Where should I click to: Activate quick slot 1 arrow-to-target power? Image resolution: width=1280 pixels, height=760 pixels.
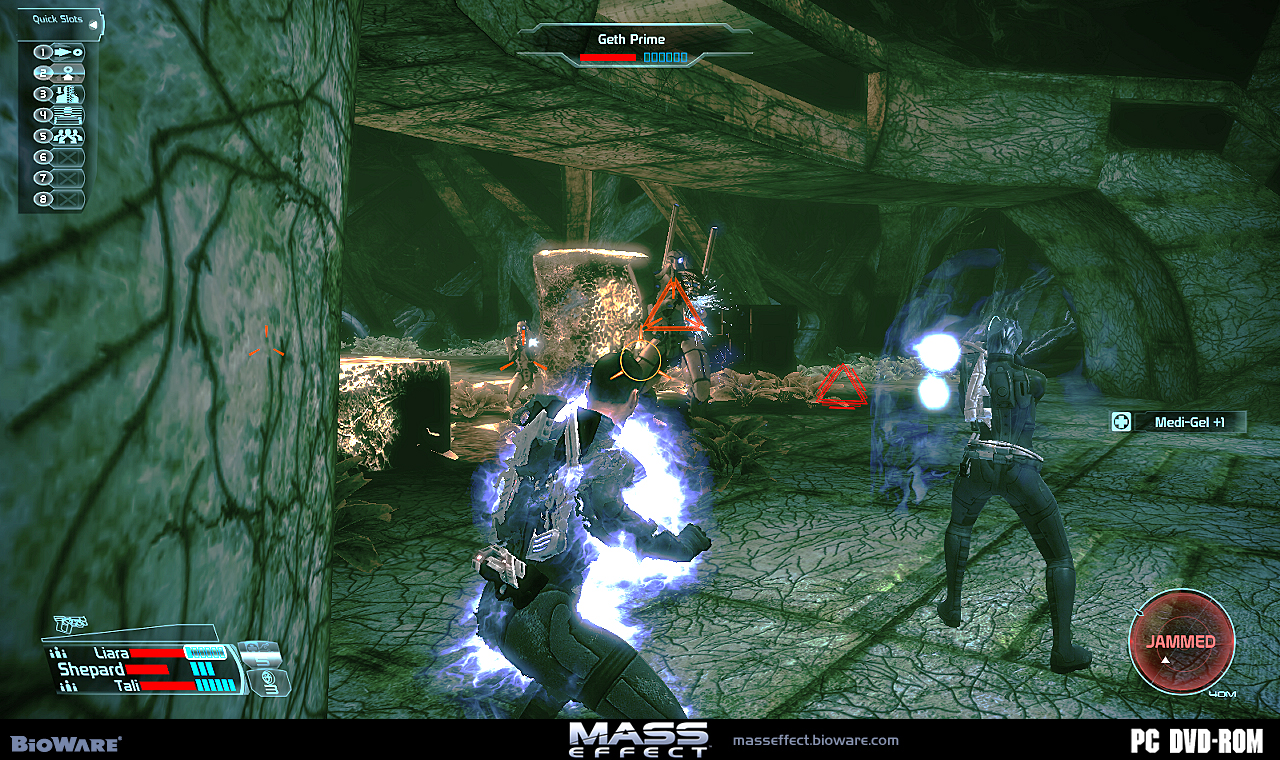point(68,51)
